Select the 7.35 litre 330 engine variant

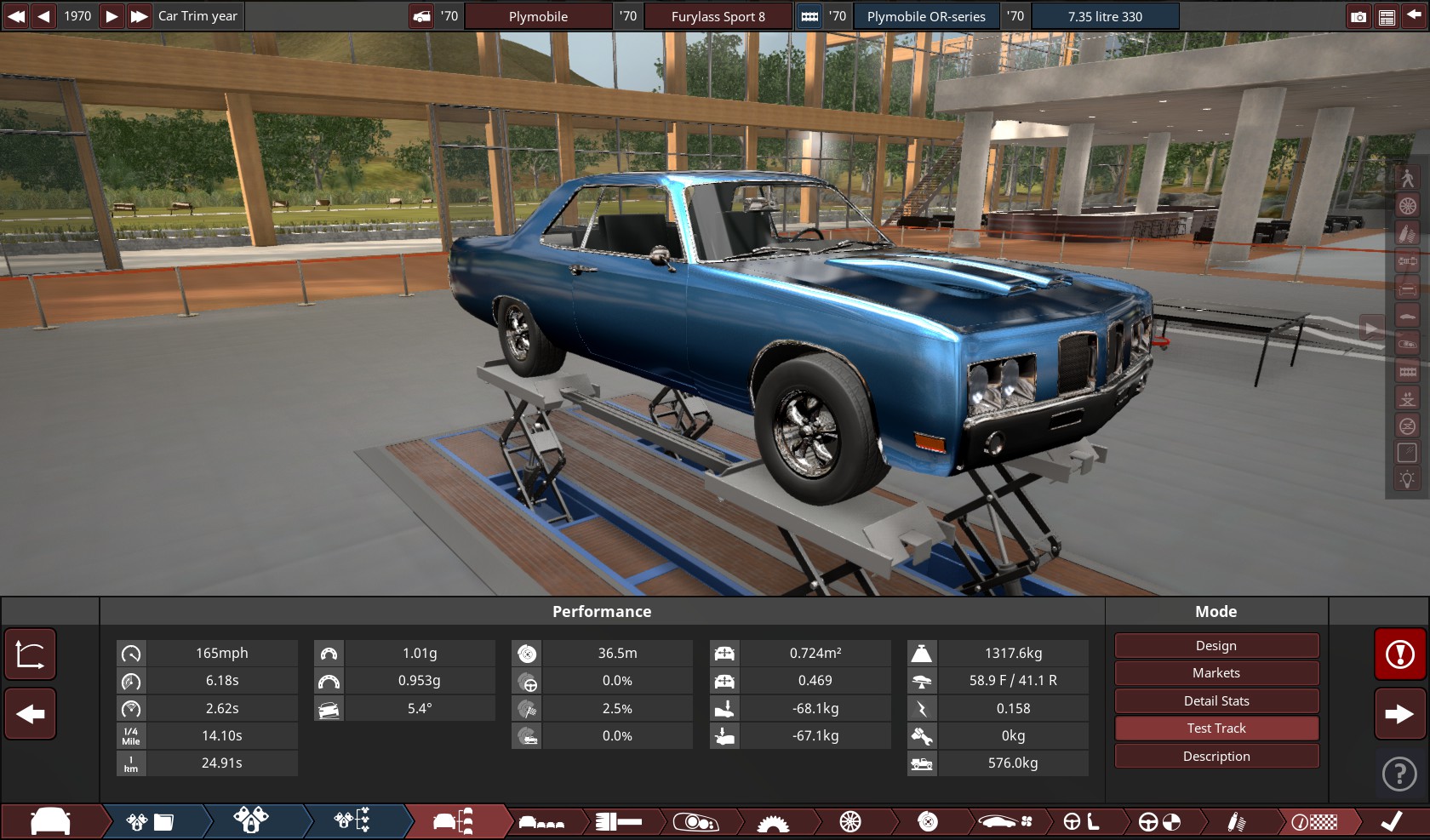coord(1105,16)
